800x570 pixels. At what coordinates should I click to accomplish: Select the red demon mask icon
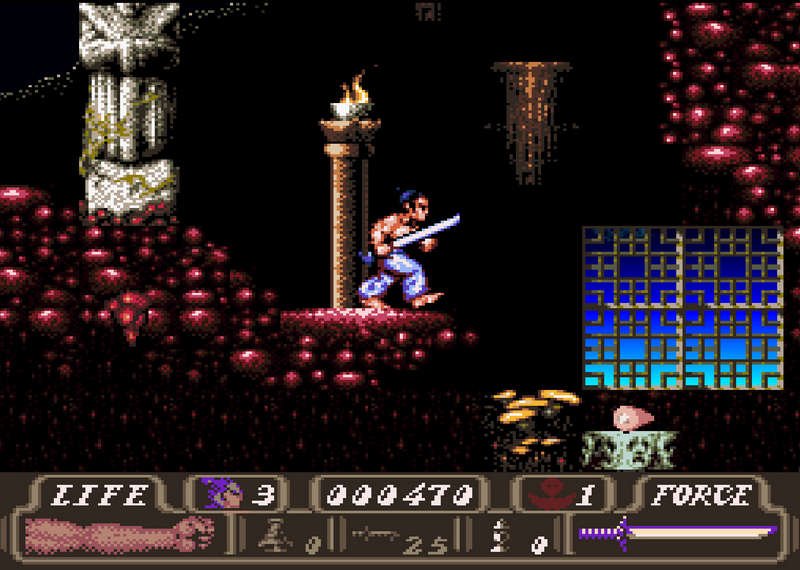pyautogui.click(x=550, y=493)
